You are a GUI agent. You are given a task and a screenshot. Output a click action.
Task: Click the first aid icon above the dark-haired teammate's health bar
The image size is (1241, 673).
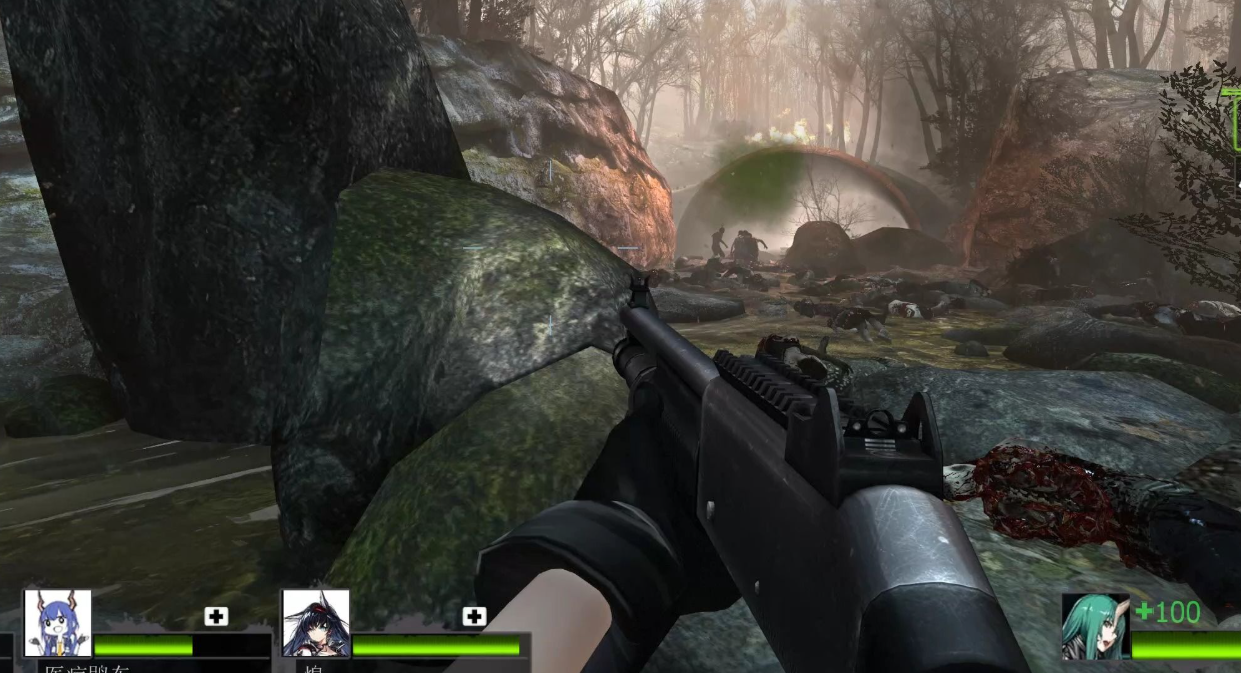point(474,616)
